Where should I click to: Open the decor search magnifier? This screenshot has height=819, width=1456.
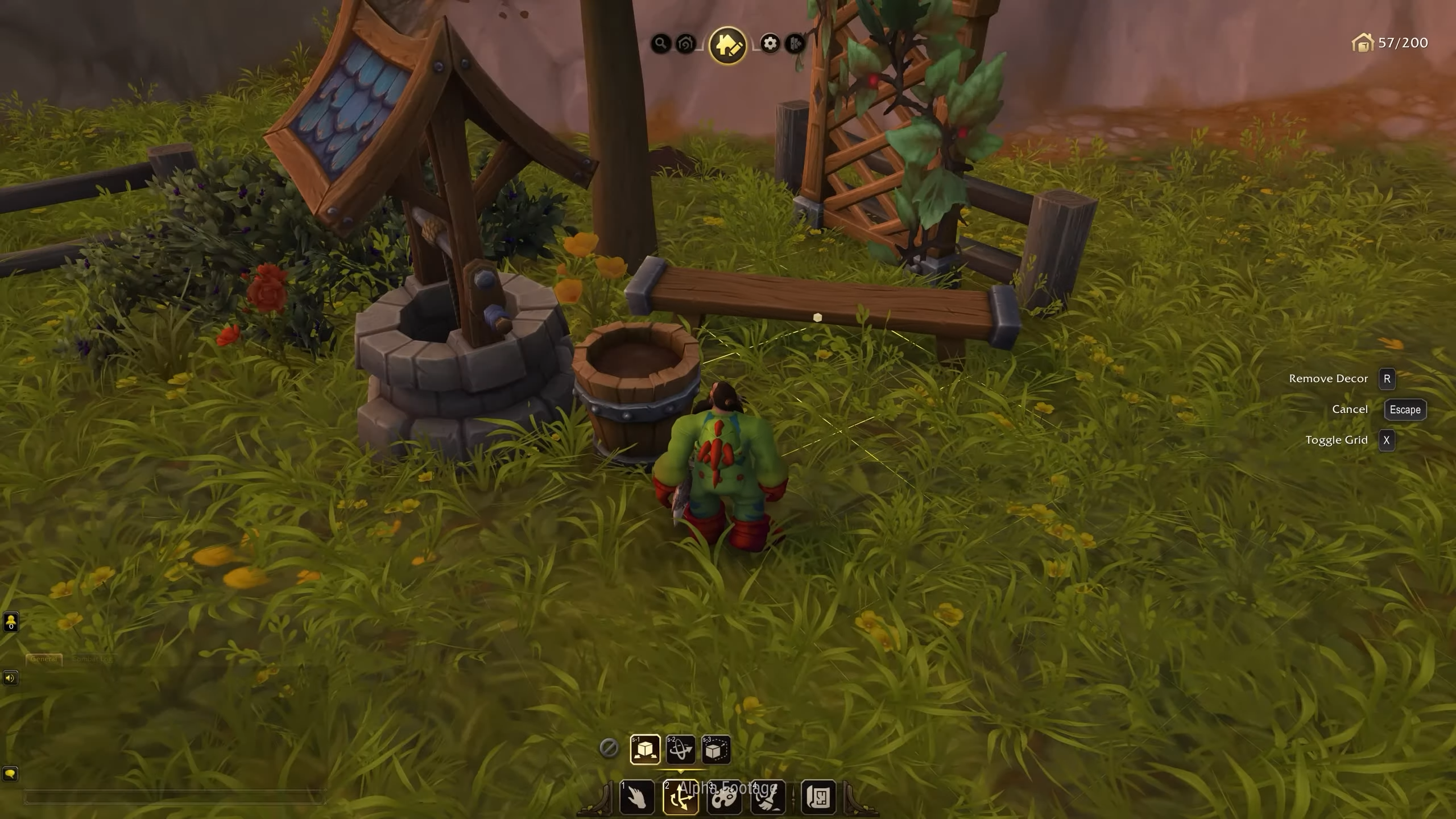click(660, 44)
